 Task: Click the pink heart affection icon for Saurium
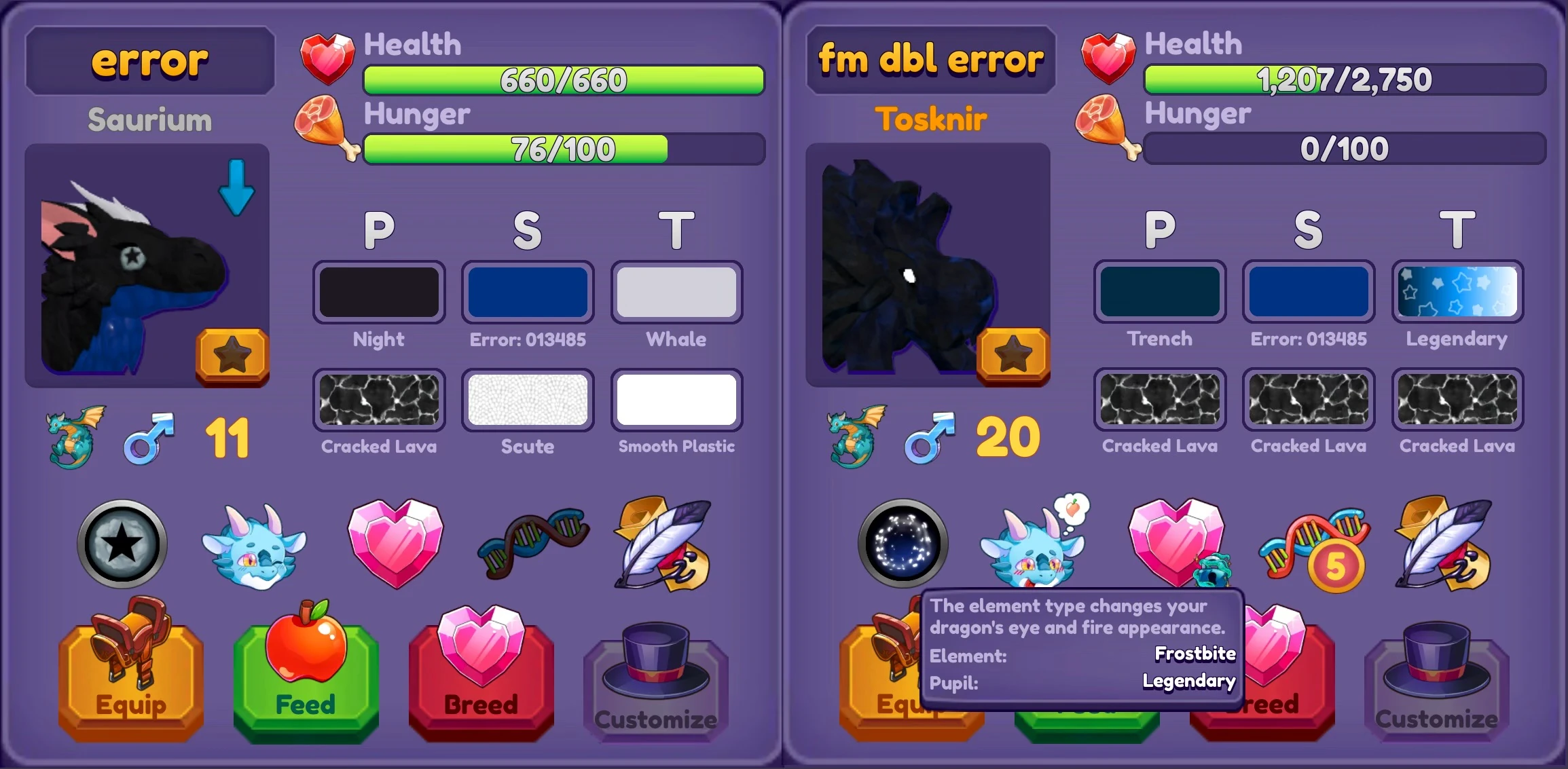(x=397, y=543)
